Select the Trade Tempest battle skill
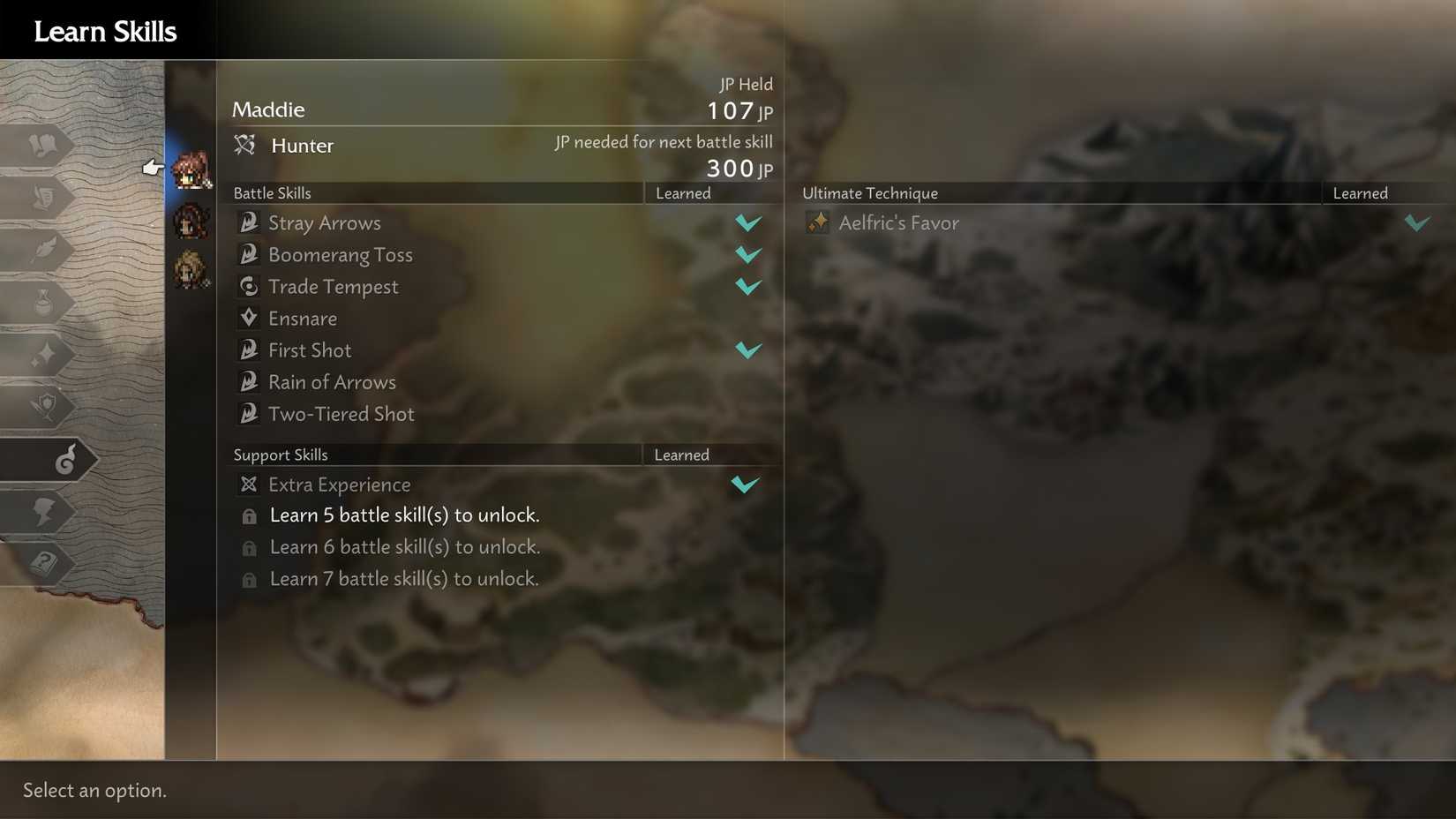Screen dimensions: 1456x819 pos(333,286)
